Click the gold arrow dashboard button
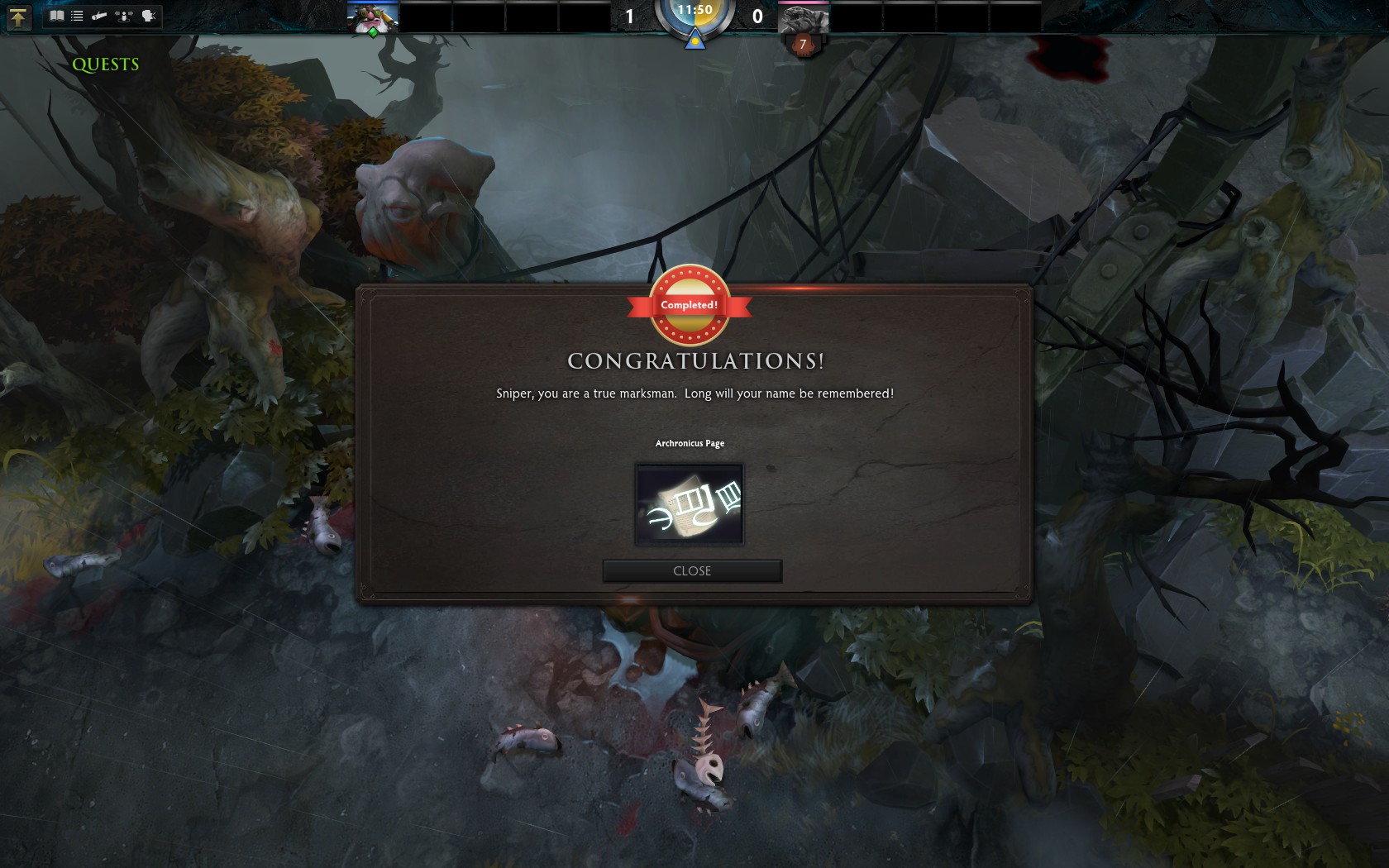Image resolution: width=1389 pixels, height=868 pixels. coord(18,17)
